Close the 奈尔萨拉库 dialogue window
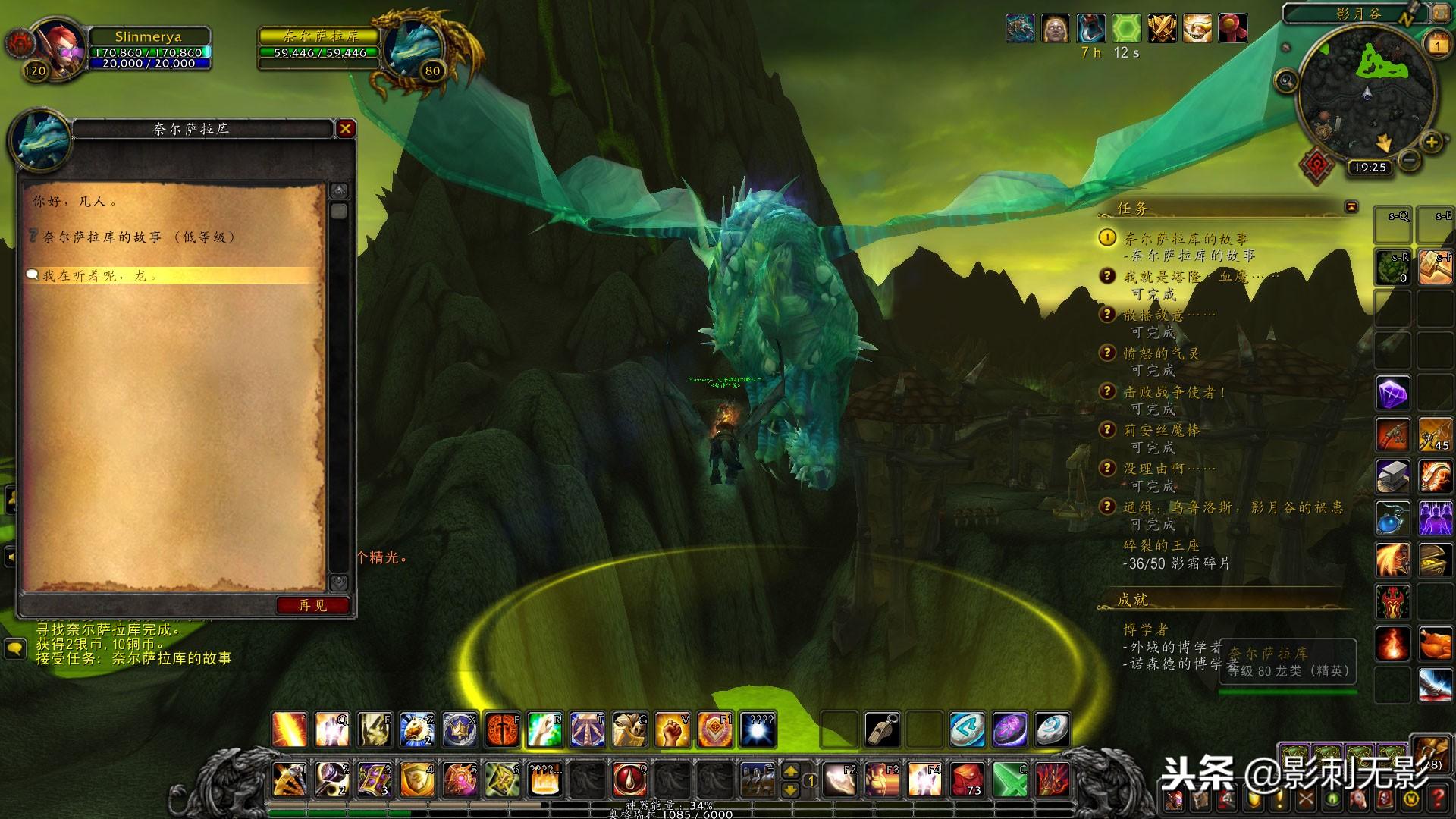This screenshot has width=1456, height=819. [x=345, y=129]
